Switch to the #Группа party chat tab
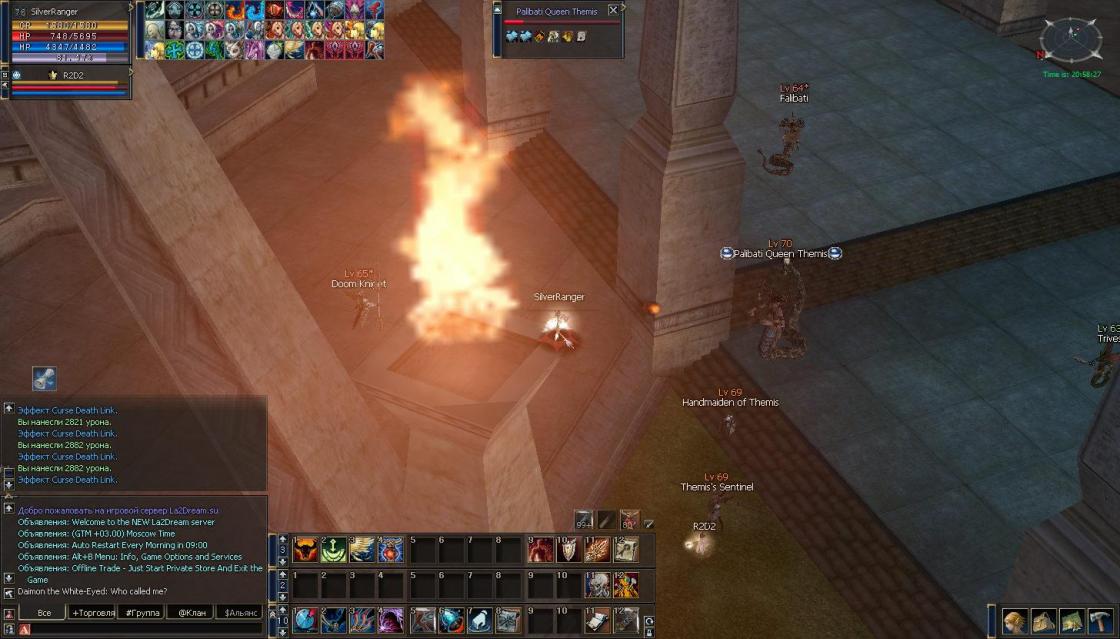The width and height of the screenshot is (1120, 639). 141,612
